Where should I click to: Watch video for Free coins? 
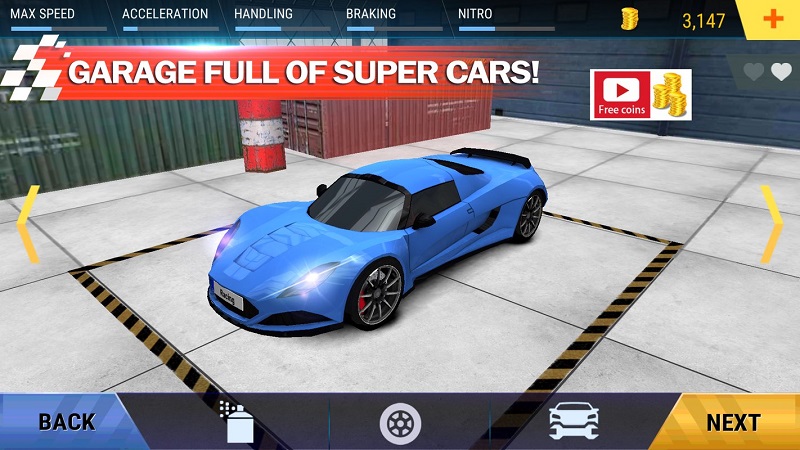coord(640,95)
